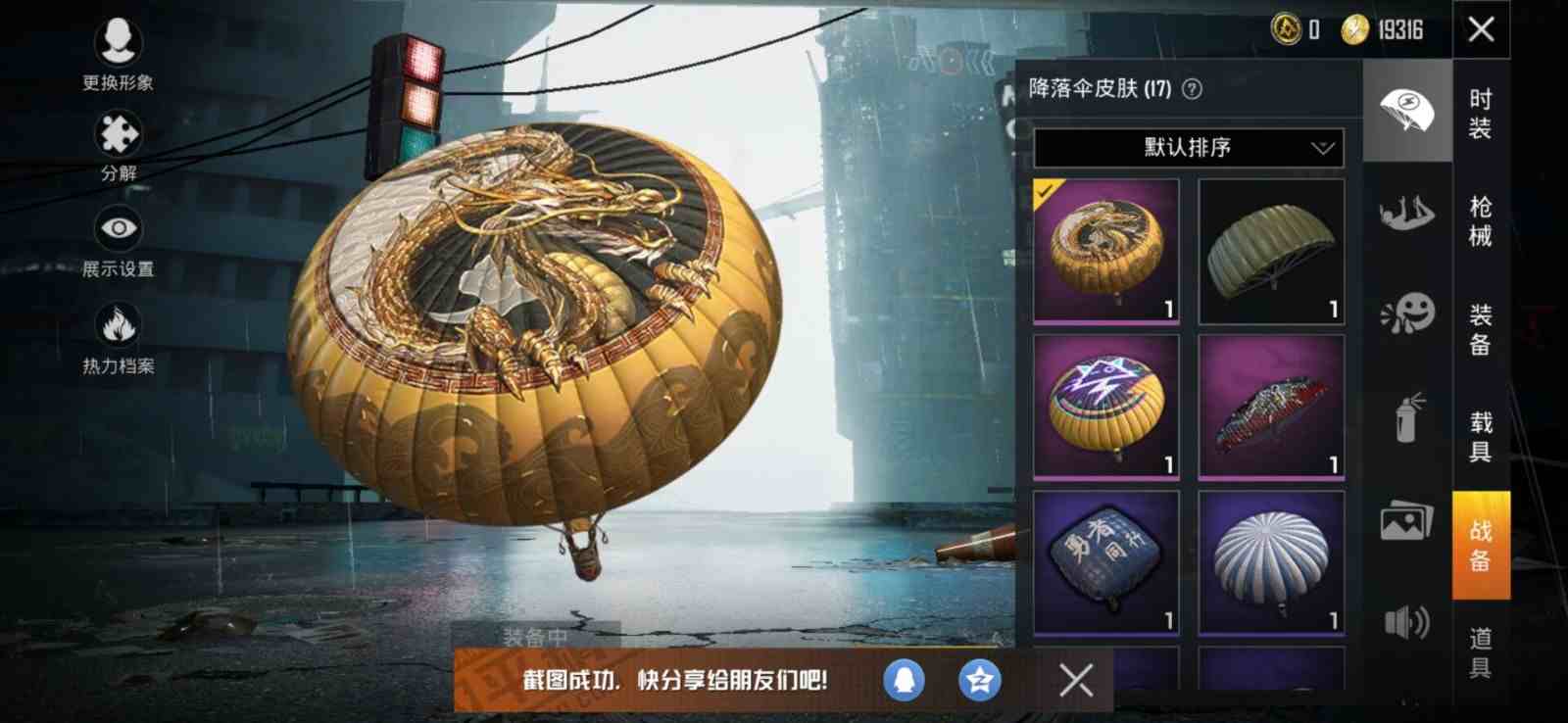
Task: Select the equipped golden dragon parachute skin
Action: [1104, 248]
